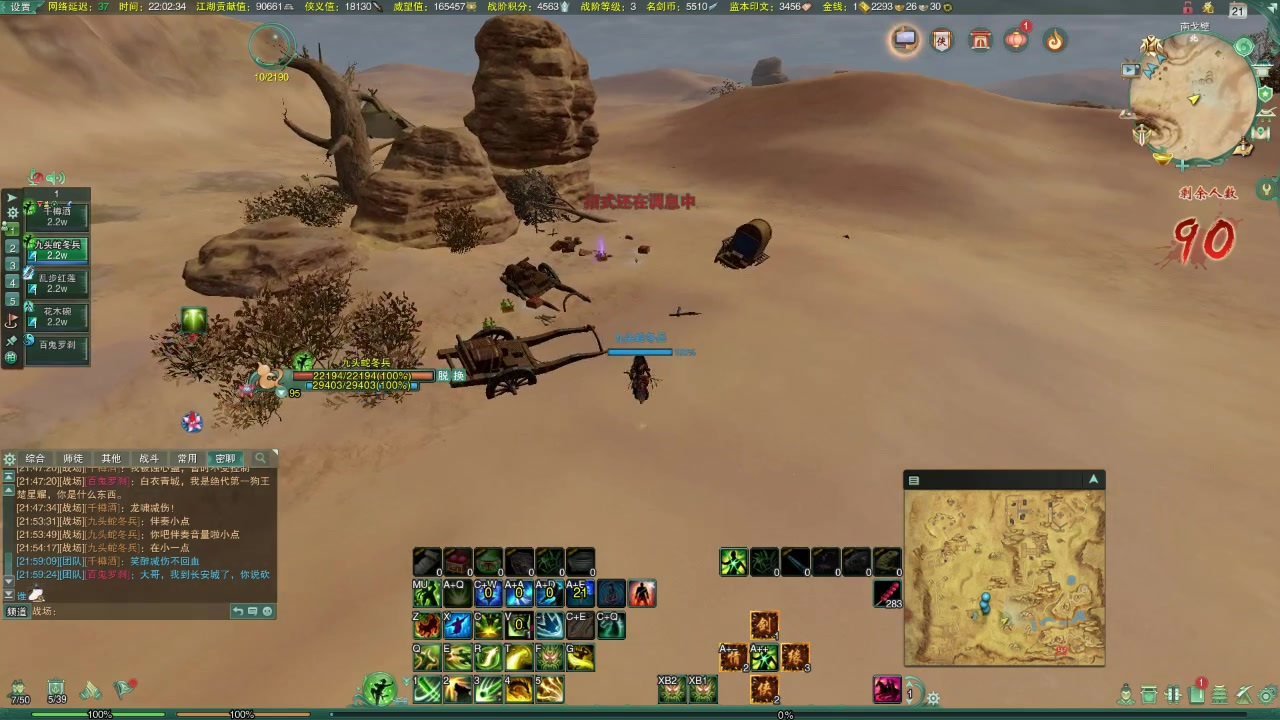
Task: Open the flame icon in top bar
Action: click(1054, 40)
